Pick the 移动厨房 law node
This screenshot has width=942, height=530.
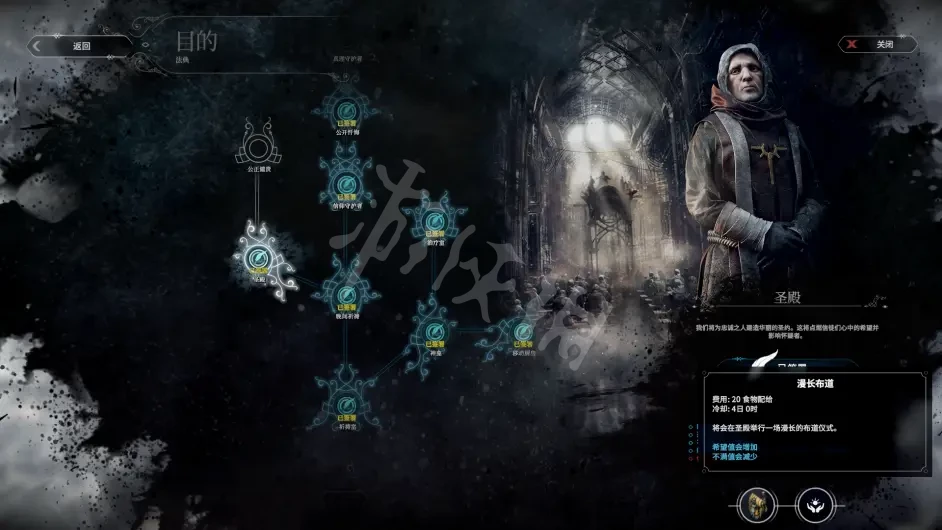click(x=521, y=331)
